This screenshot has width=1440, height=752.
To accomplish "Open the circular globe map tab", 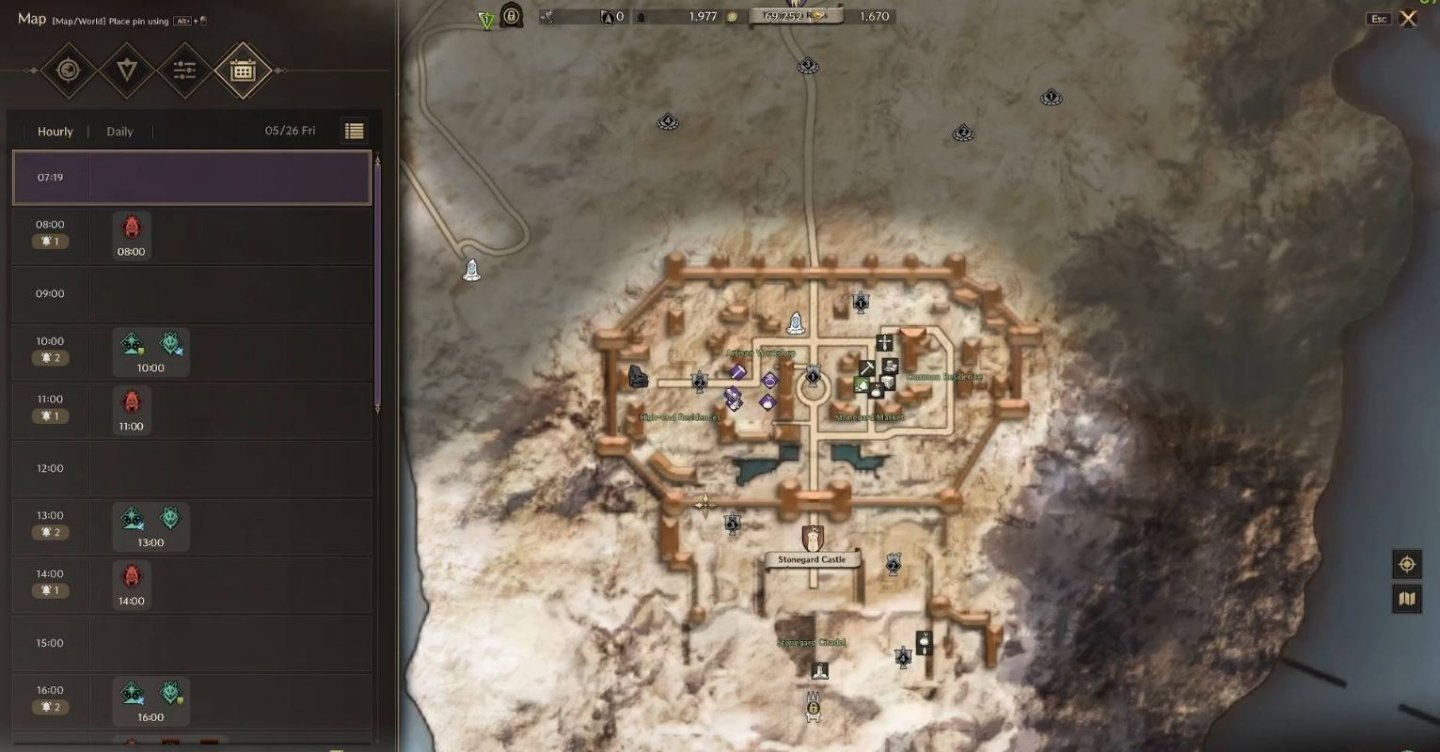I will pos(68,71).
